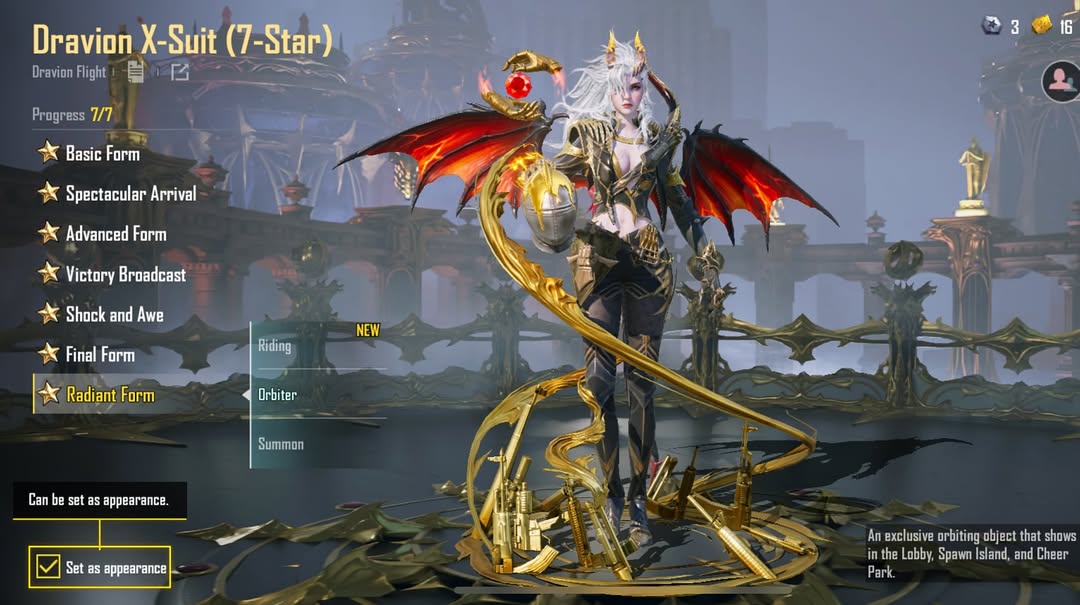Open the character swap profile button
Screen dimensions: 1080x605
[1060, 81]
